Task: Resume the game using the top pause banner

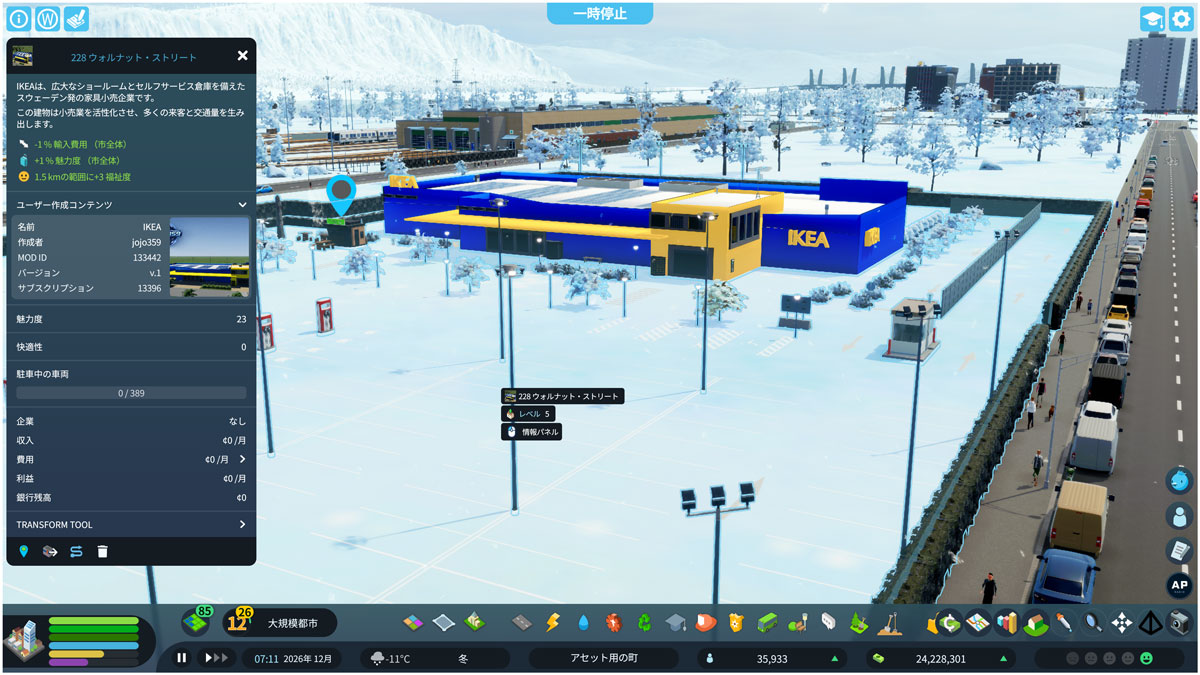Action: [x=599, y=13]
